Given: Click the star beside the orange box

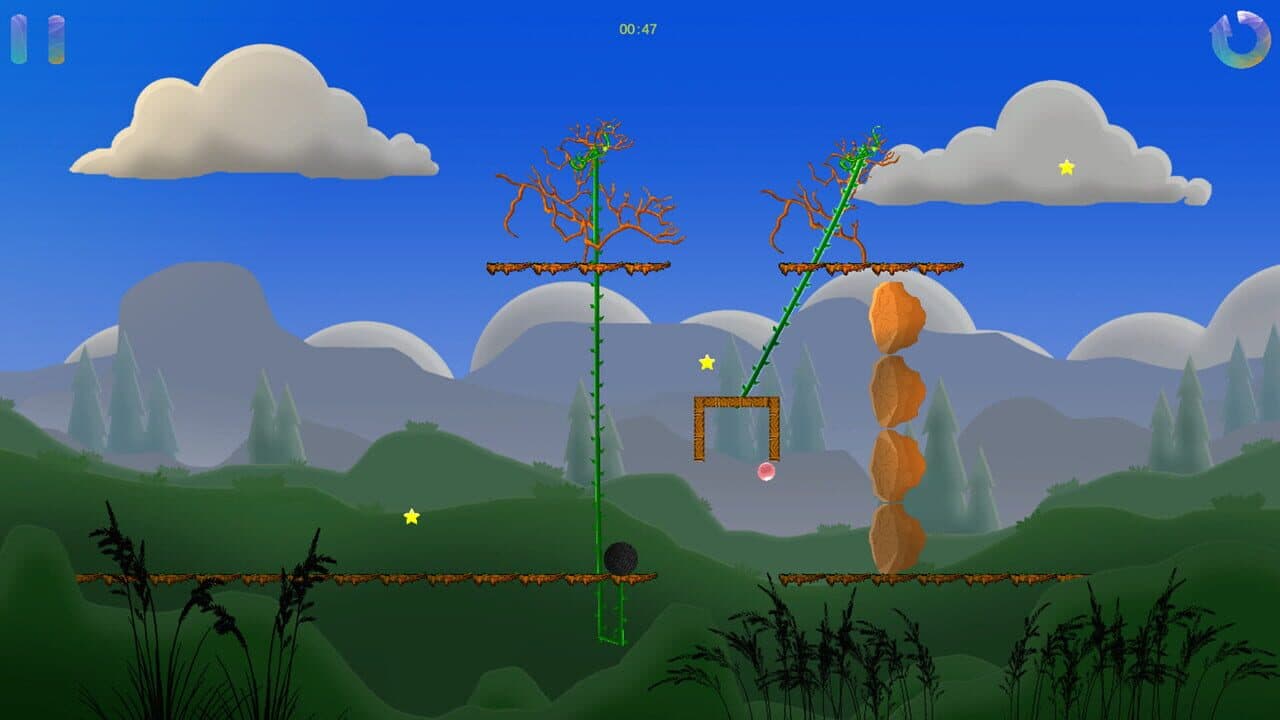Looking at the screenshot, I should [x=706, y=361].
